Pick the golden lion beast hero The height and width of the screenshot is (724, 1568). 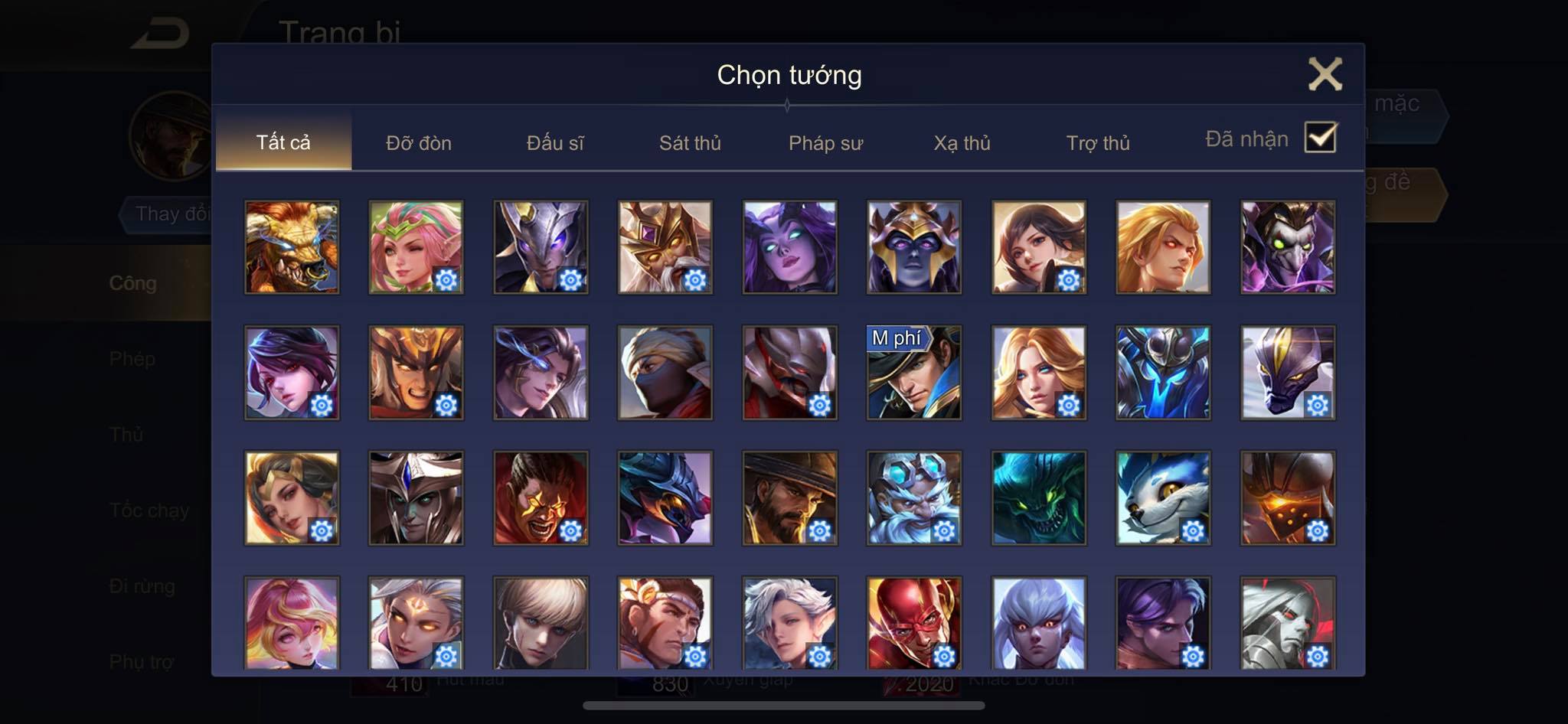tap(292, 247)
